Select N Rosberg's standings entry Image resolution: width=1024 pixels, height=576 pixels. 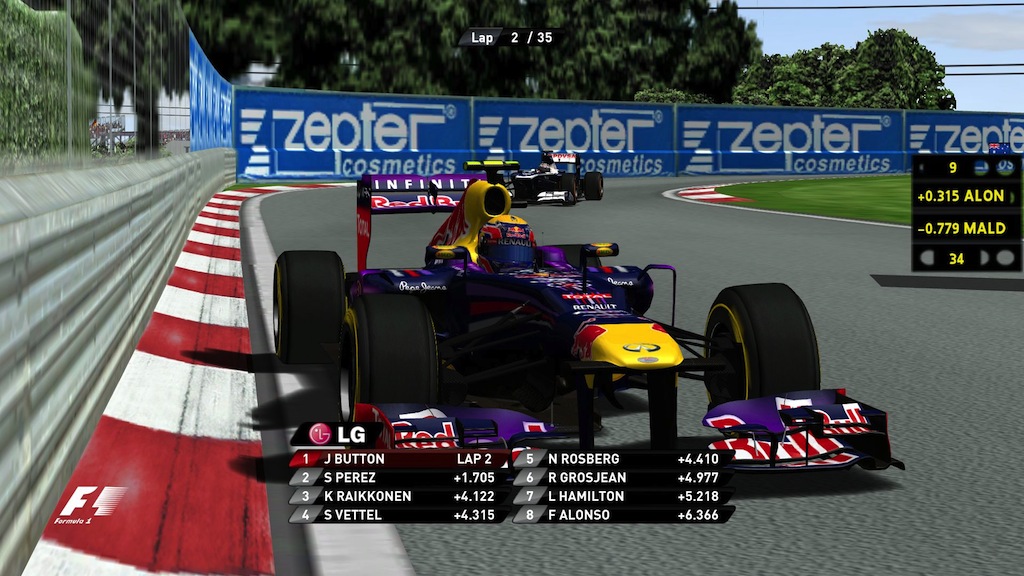point(622,459)
